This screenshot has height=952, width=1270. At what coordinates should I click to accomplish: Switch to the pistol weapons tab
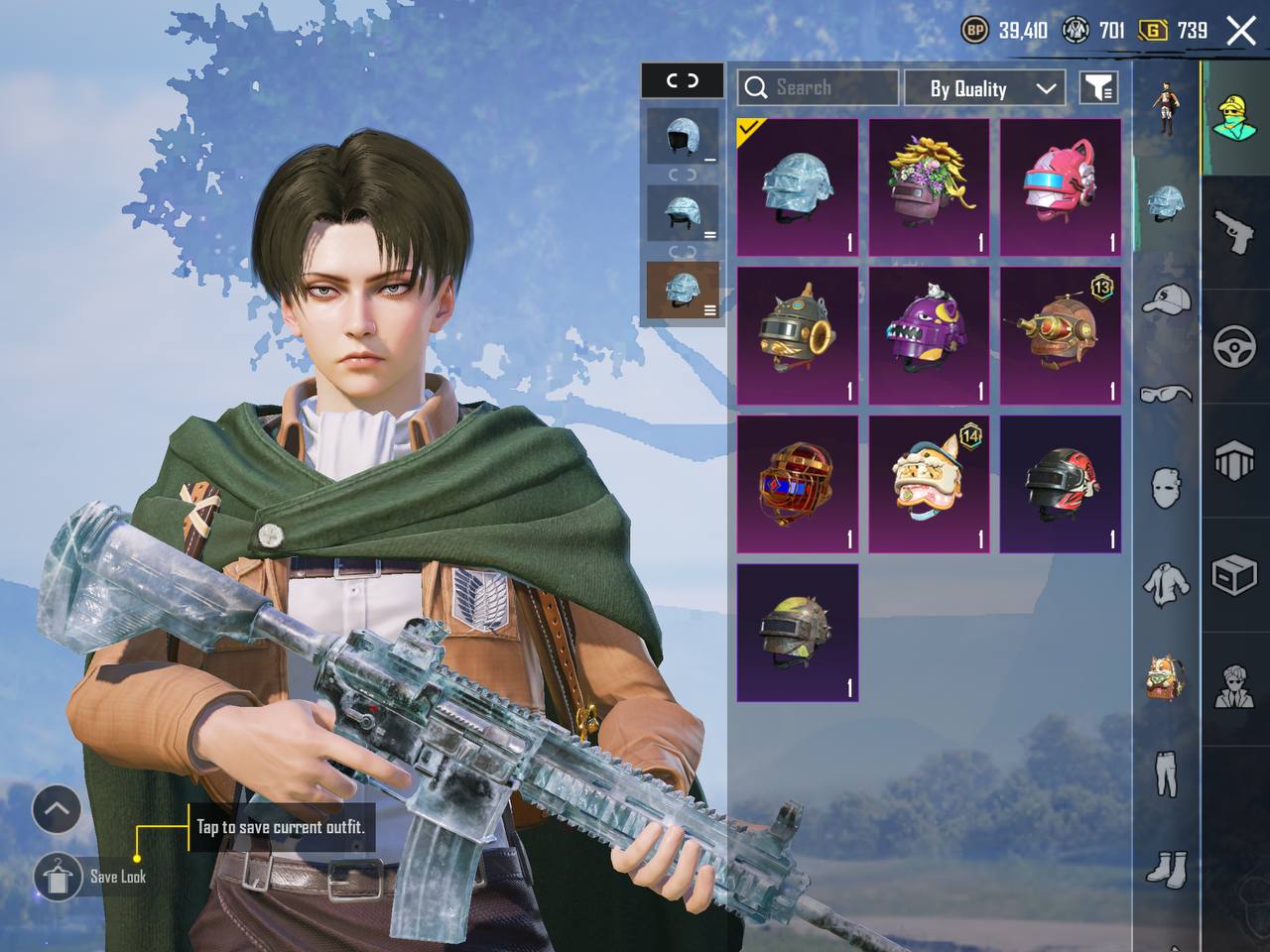tap(1234, 234)
